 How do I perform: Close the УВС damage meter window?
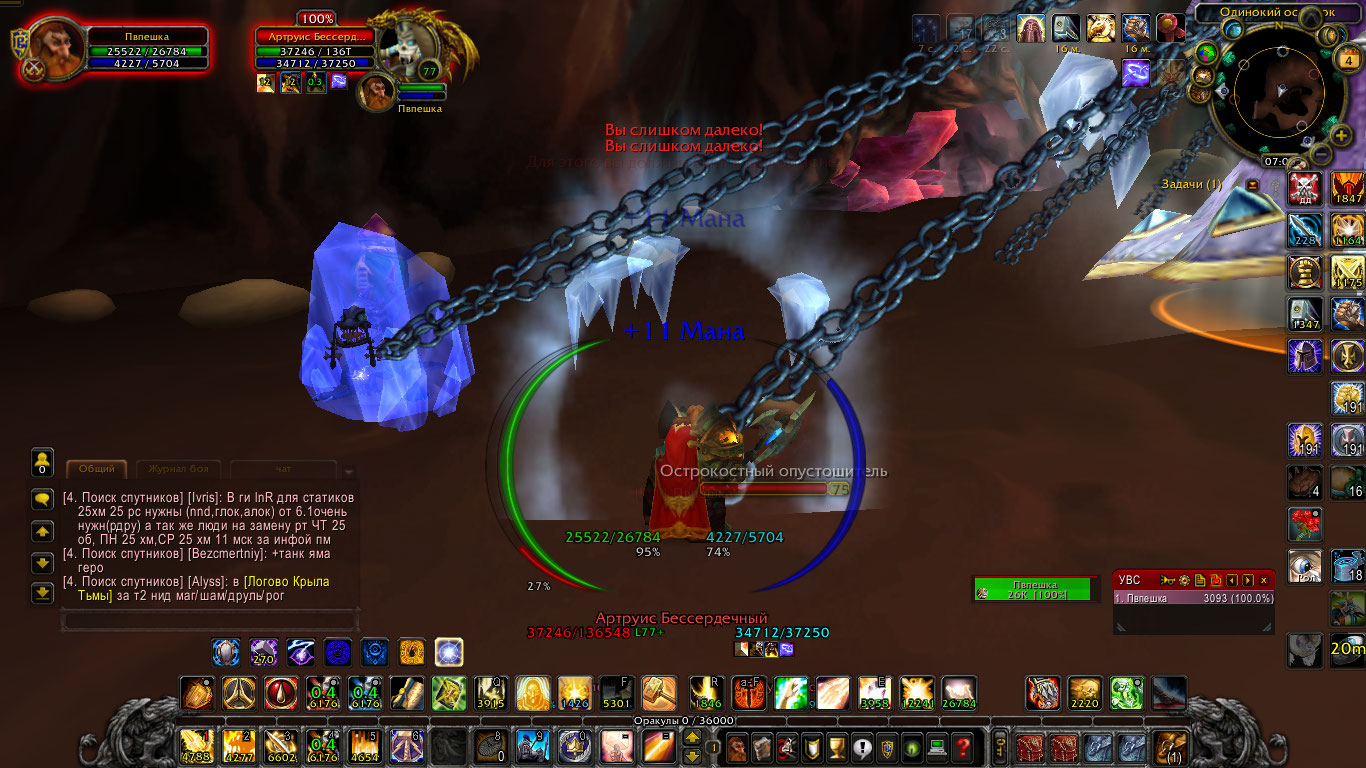coord(1264,580)
